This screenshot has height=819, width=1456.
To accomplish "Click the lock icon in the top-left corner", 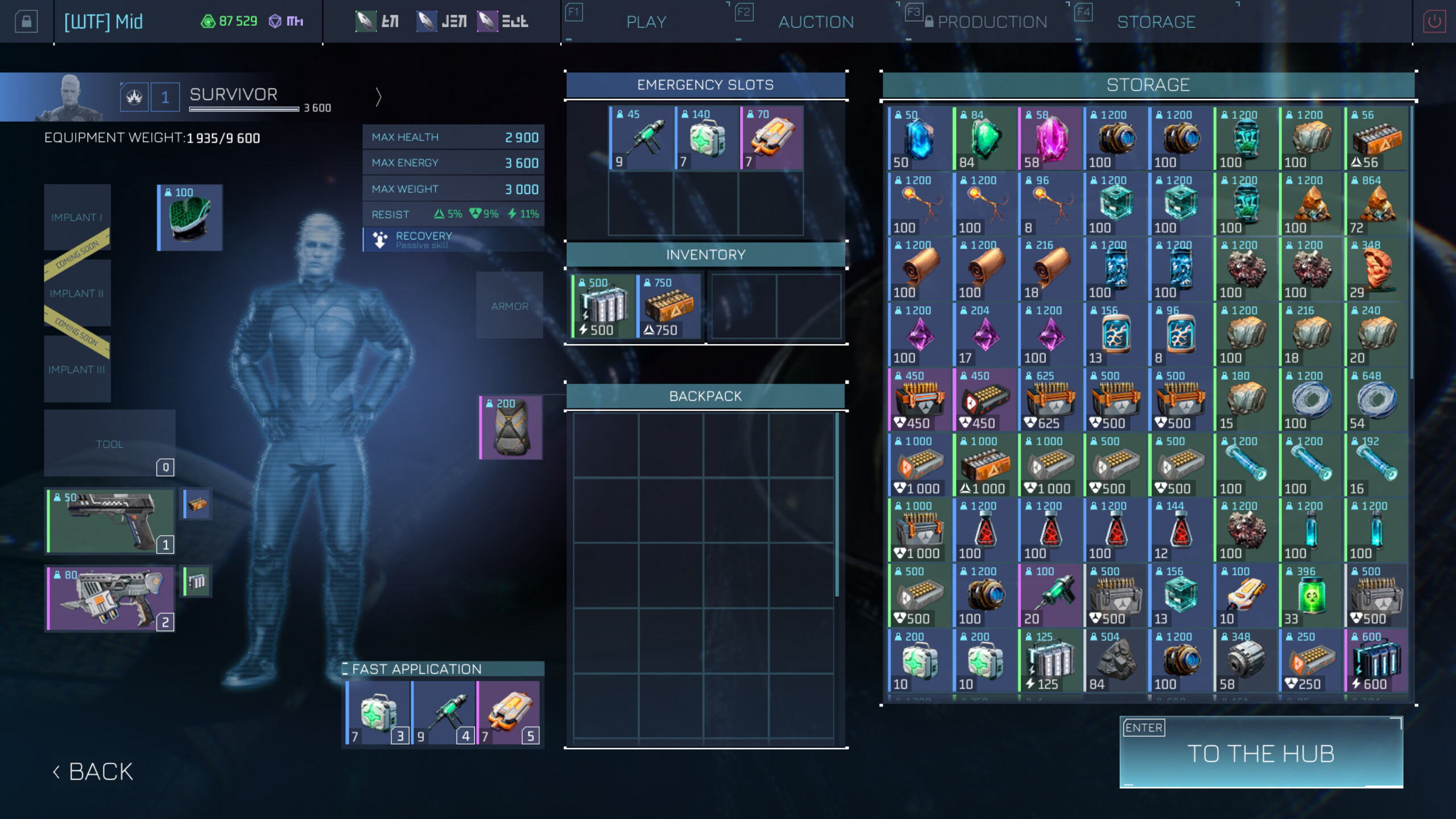I will [27, 21].
